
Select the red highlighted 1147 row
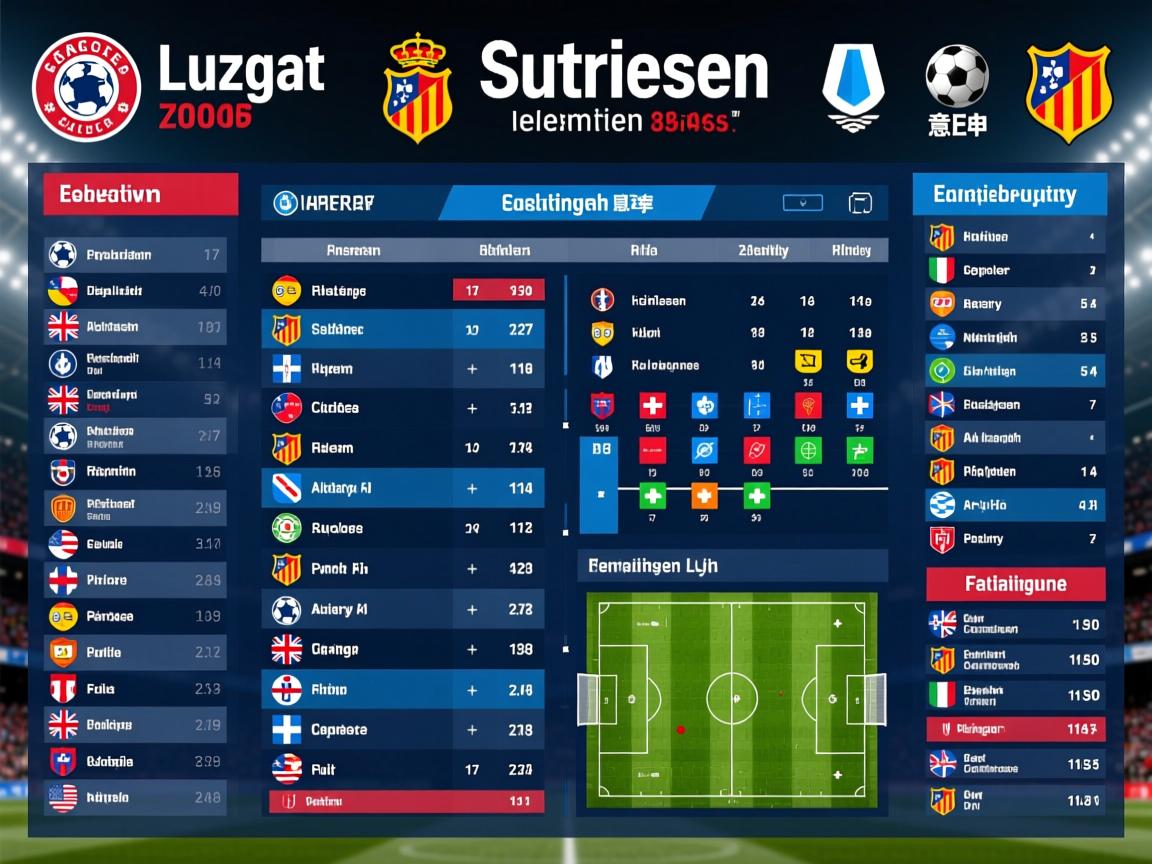1015,729
